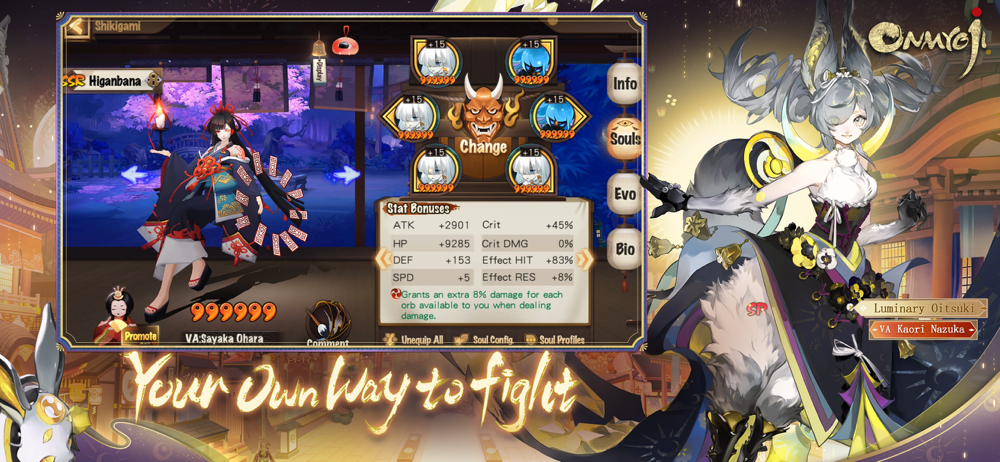
Task: Go back from the Shikigami screen
Action: [76, 27]
